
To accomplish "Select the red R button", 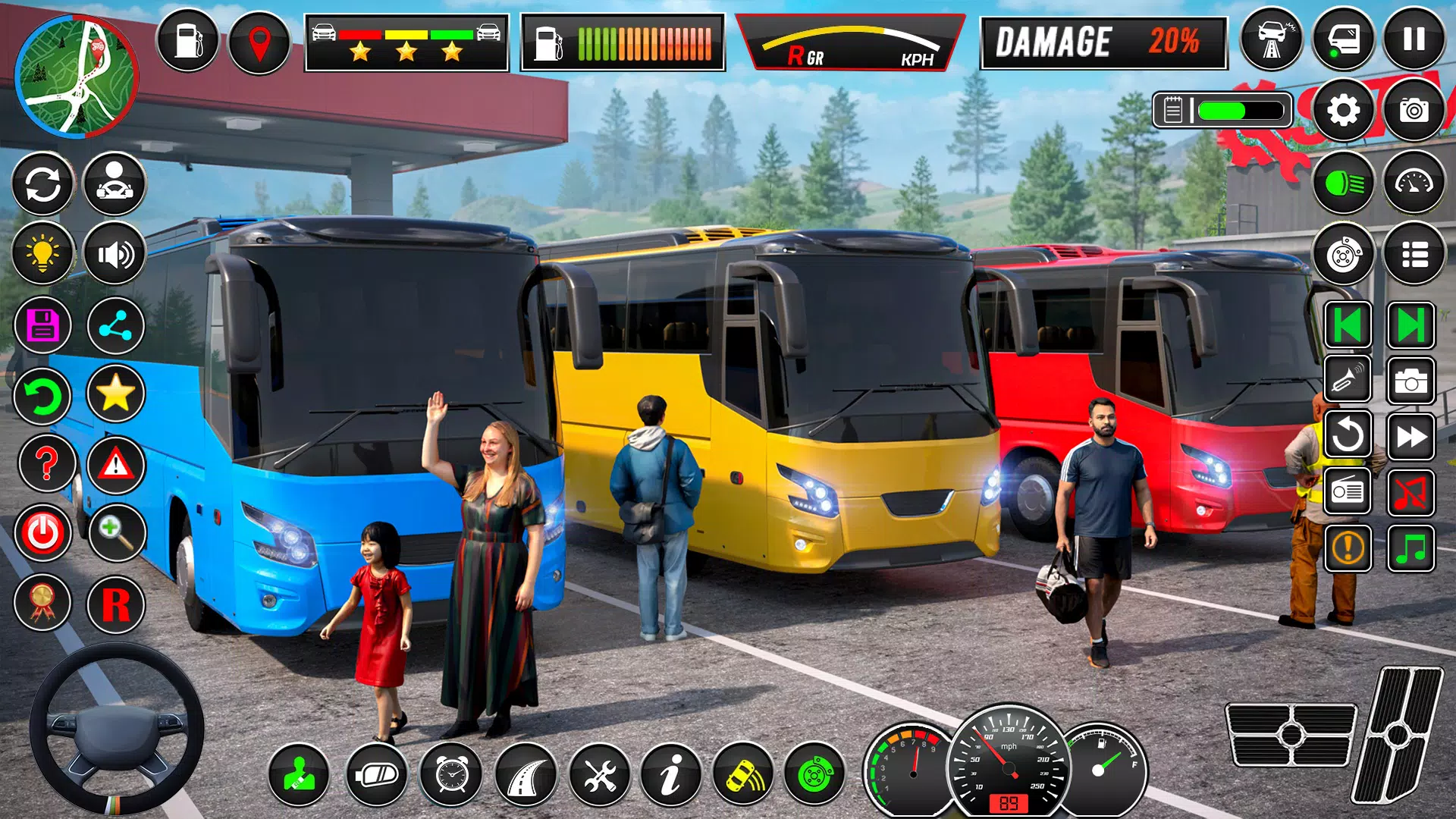I will (115, 604).
